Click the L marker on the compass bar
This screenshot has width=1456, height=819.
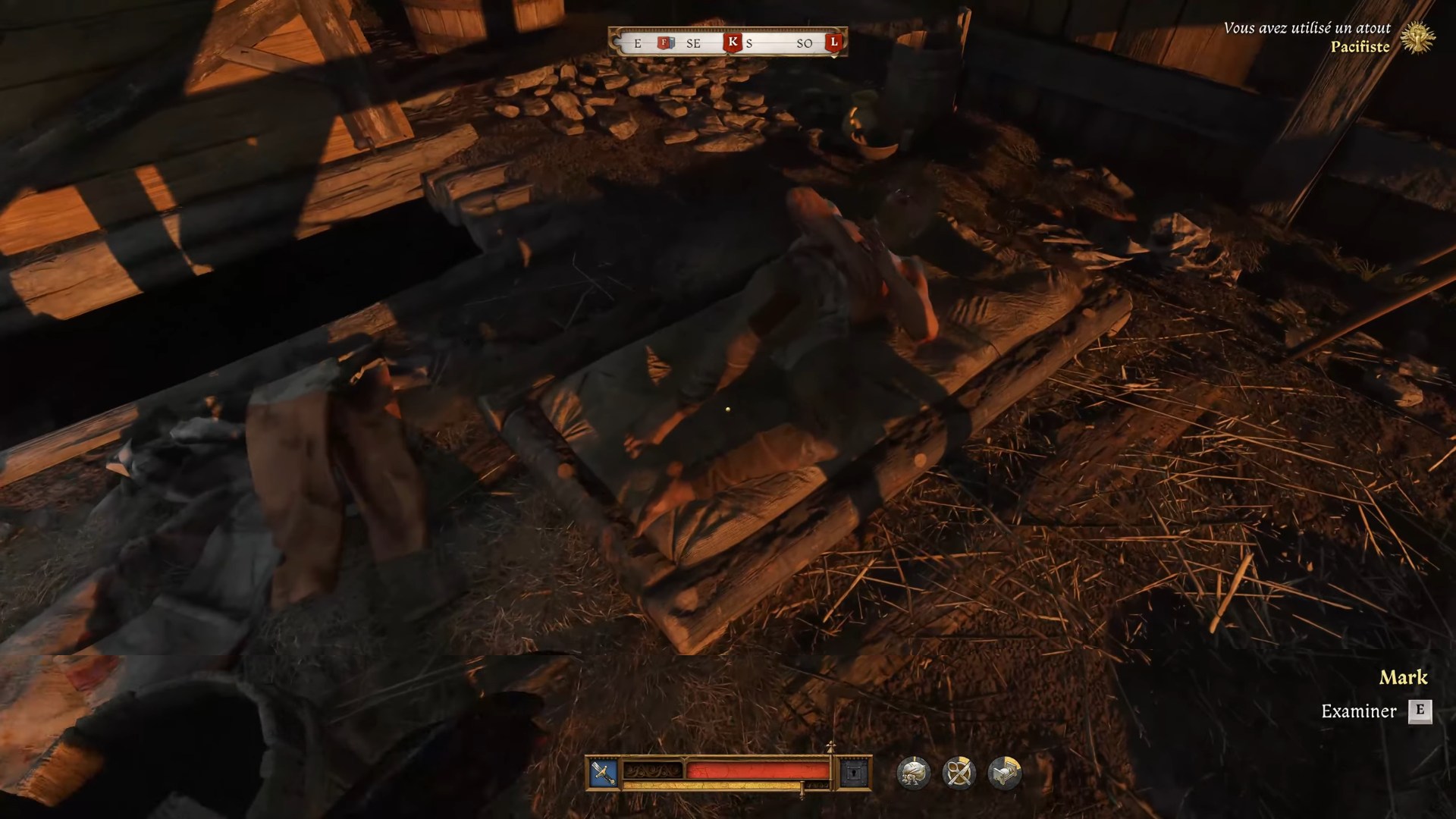[834, 42]
